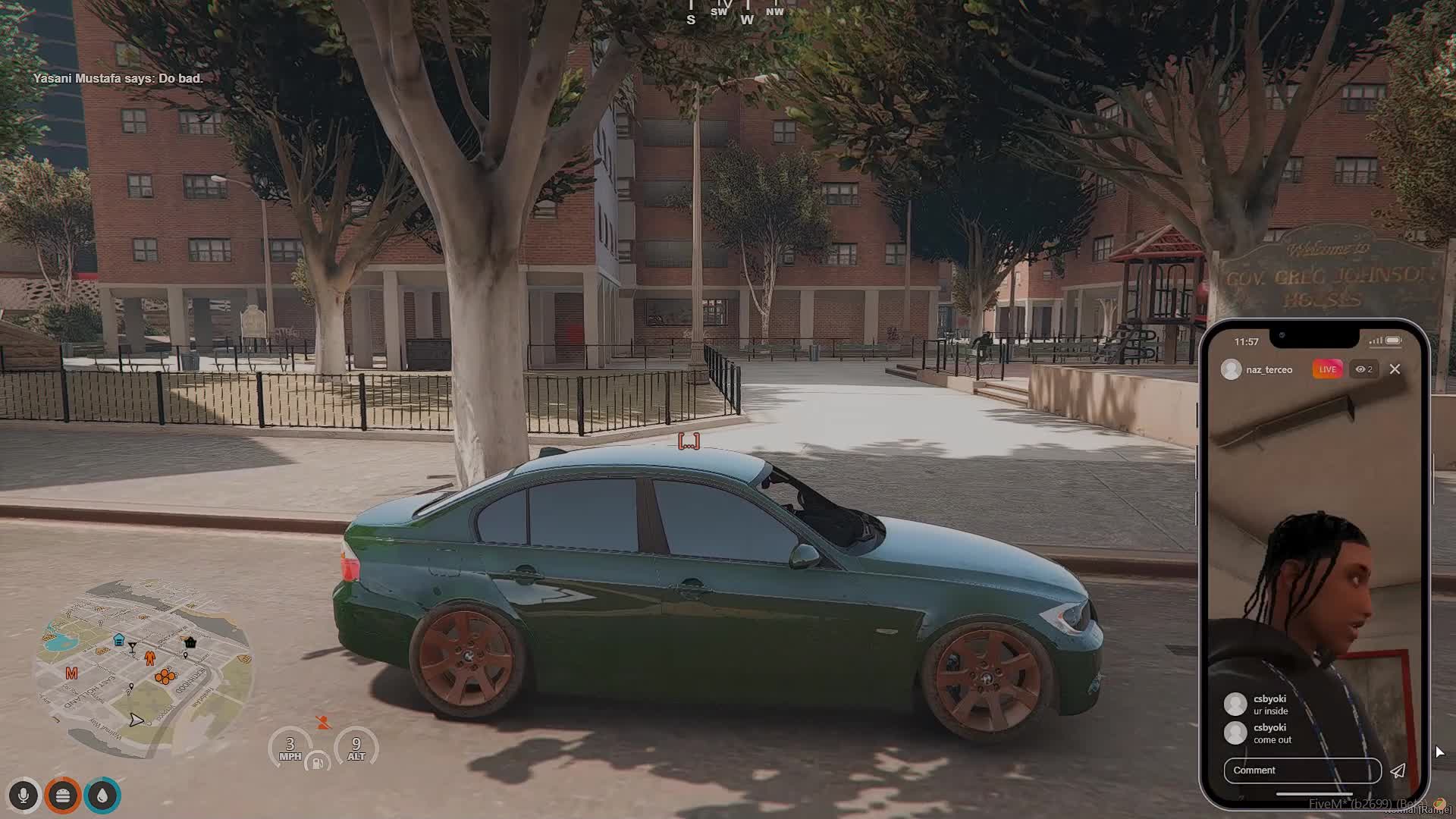Open the naz_terceo profile avatar
Screen dimensions: 1456x819
pyautogui.click(x=1232, y=369)
